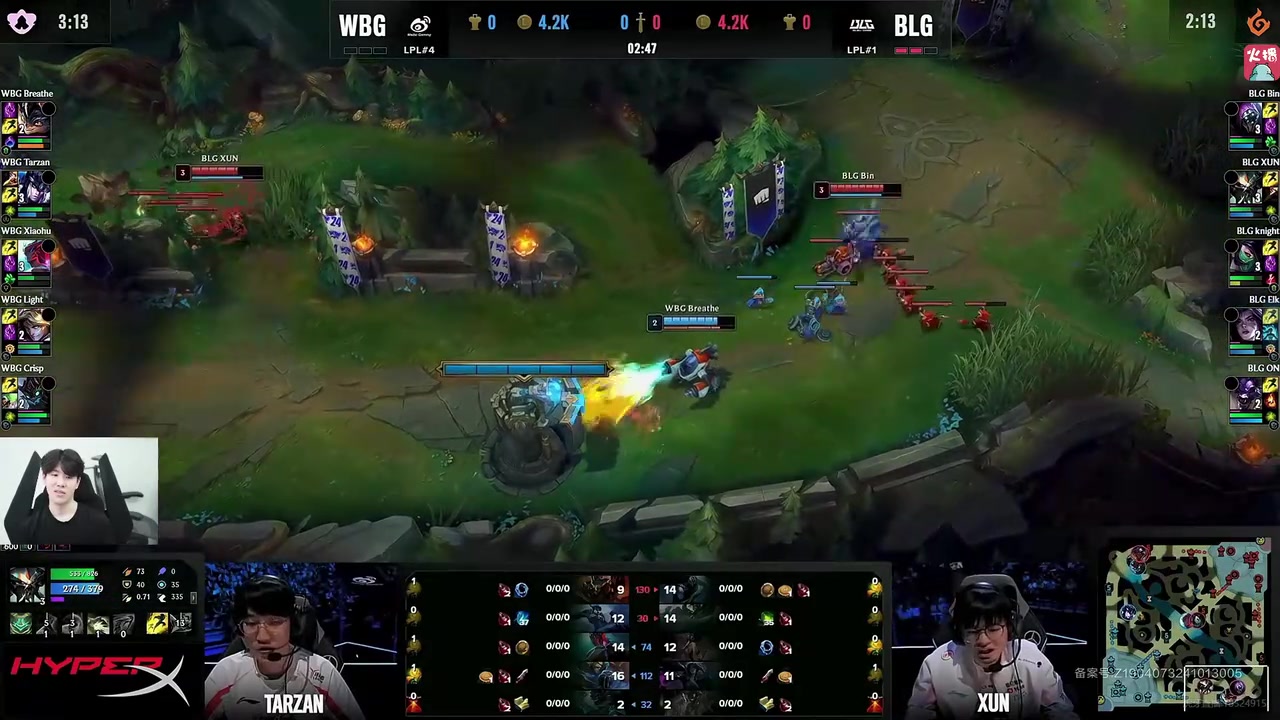Open the TARZAN player camera feed
The image size is (1280, 720).
tap(292, 640)
